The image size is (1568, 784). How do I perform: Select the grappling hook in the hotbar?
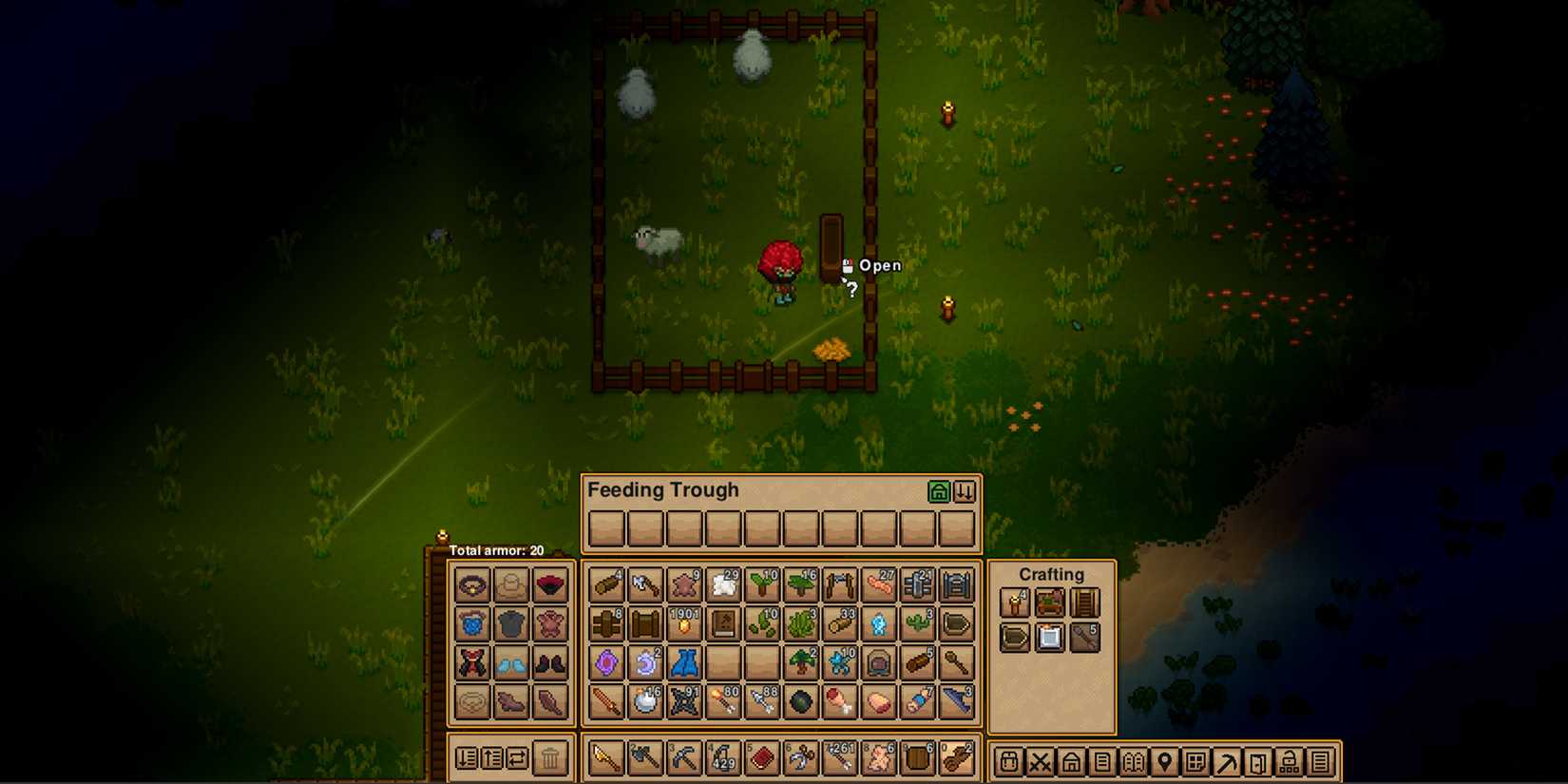[x=800, y=758]
